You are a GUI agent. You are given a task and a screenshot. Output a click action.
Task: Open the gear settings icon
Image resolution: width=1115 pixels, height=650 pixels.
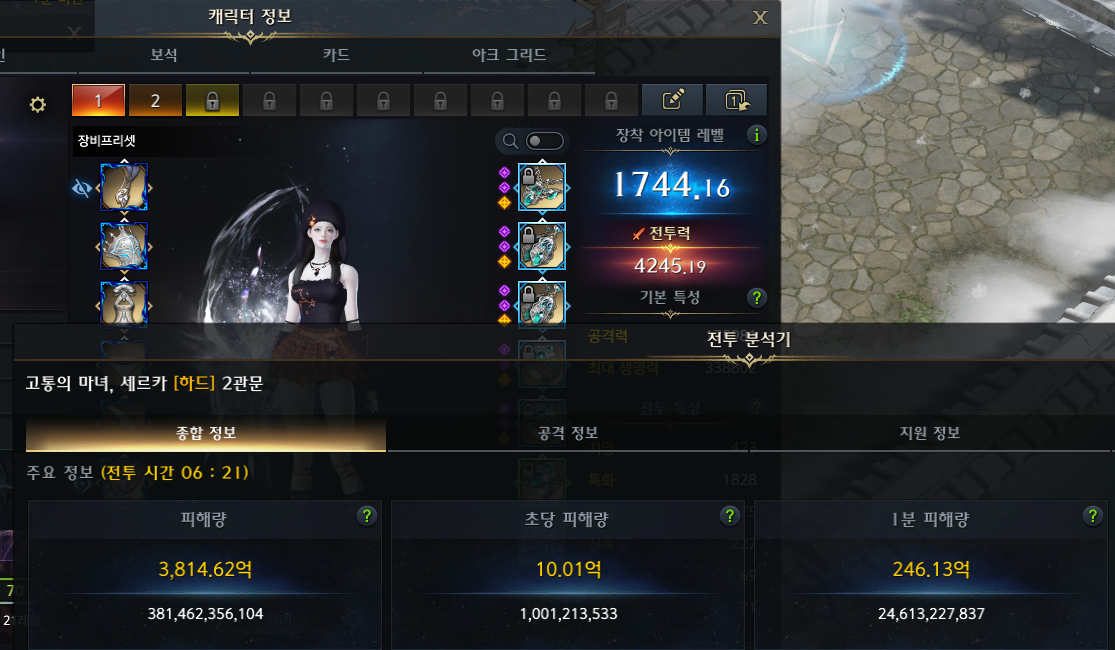38,105
